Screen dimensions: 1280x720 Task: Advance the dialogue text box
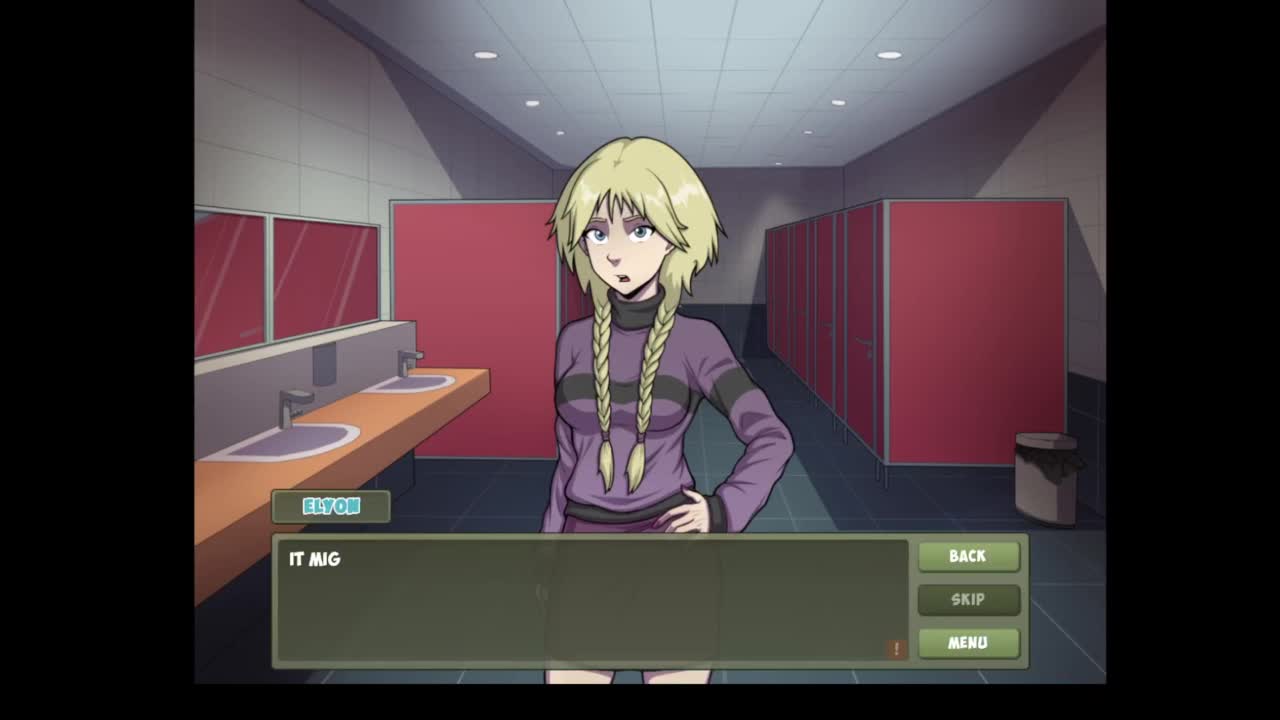point(592,602)
